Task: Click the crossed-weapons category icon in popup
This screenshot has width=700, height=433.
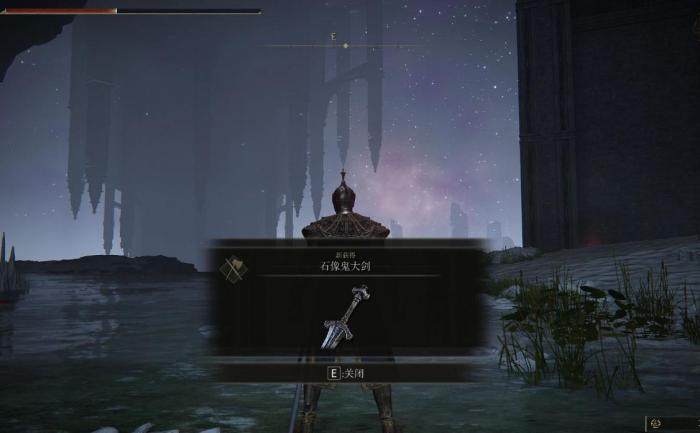Action: 234,268
